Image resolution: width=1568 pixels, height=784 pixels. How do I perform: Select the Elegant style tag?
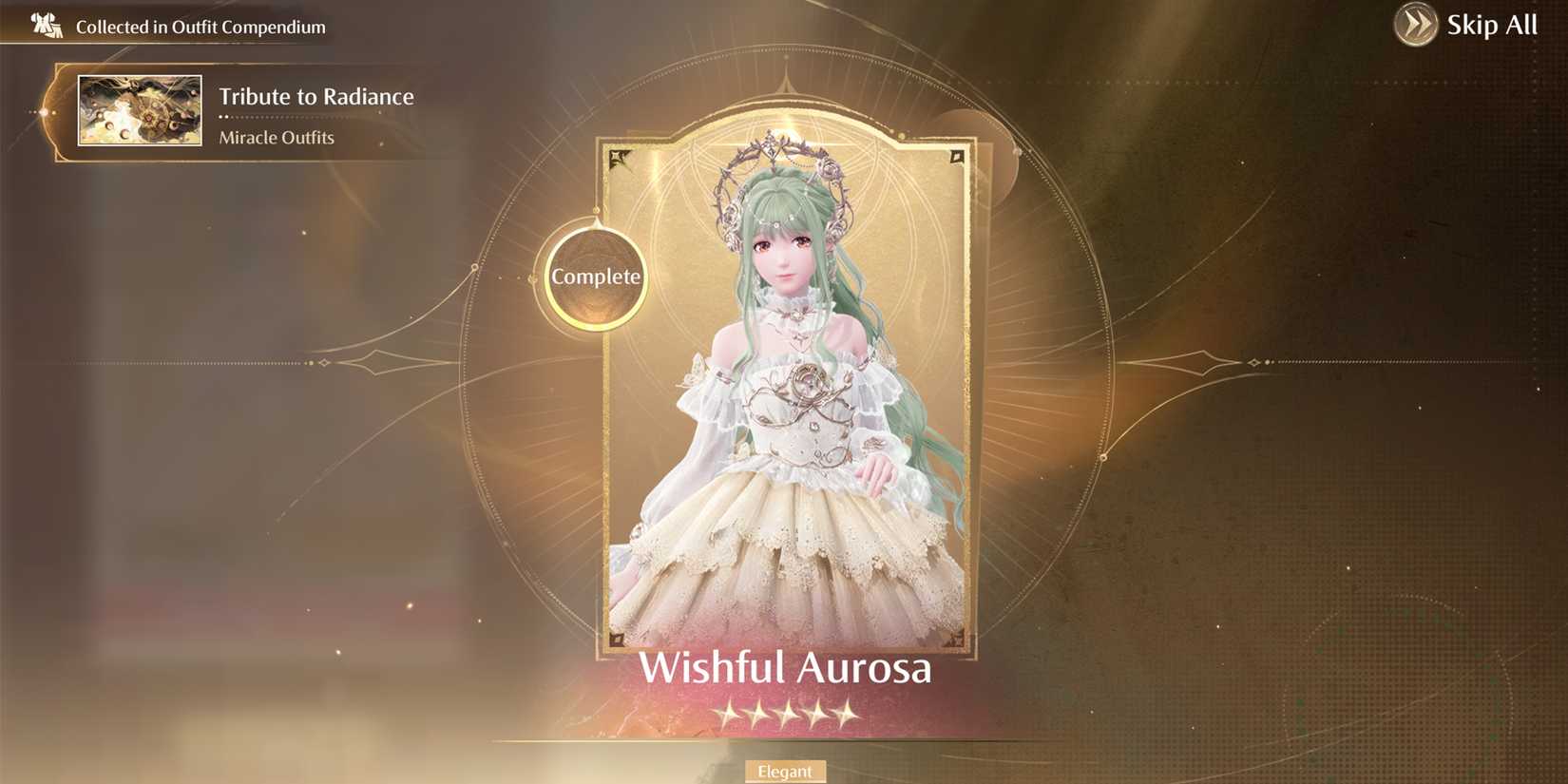[785, 771]
